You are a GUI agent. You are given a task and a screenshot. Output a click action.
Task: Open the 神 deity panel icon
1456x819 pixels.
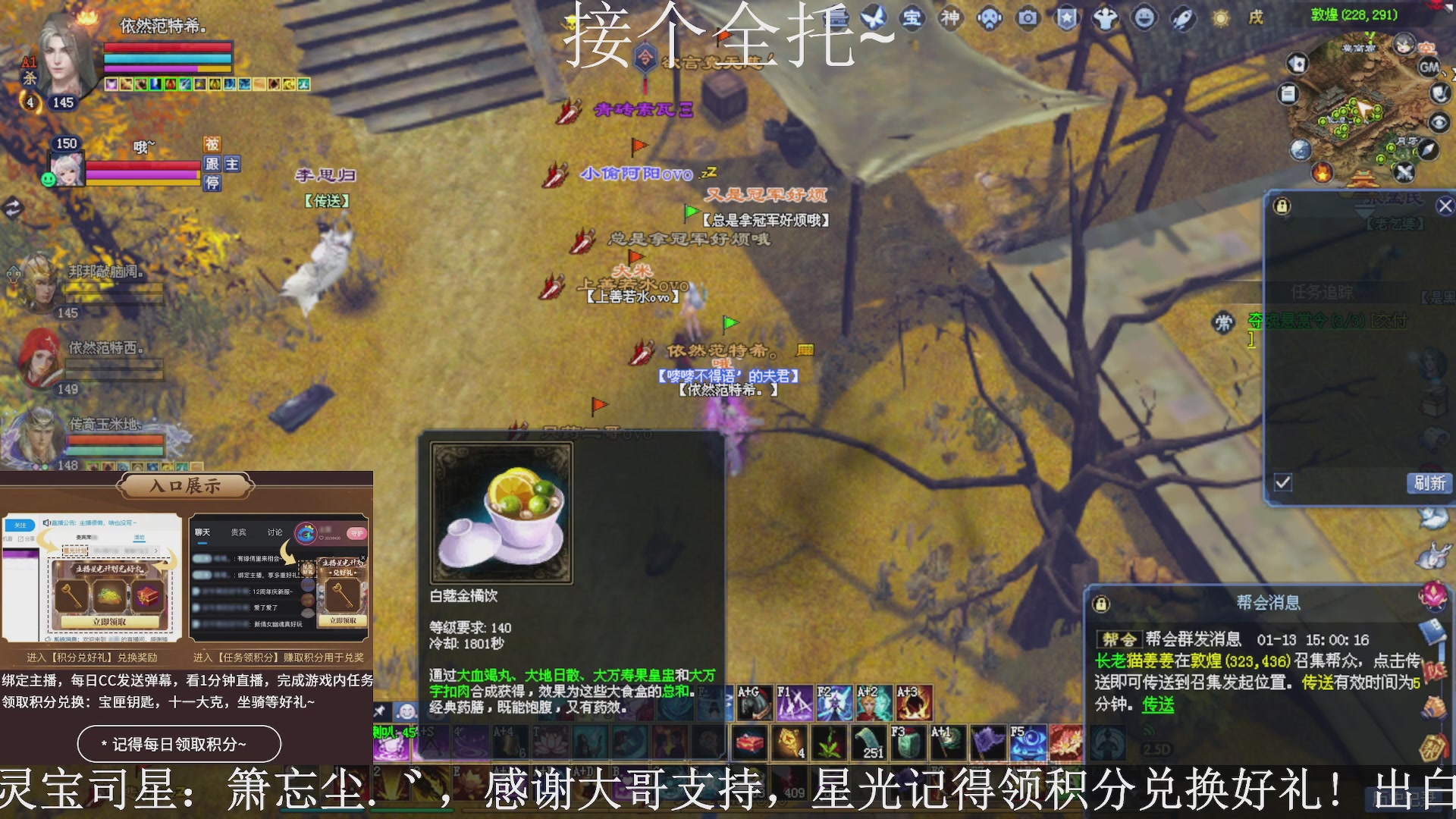click(x=951, y=19)
